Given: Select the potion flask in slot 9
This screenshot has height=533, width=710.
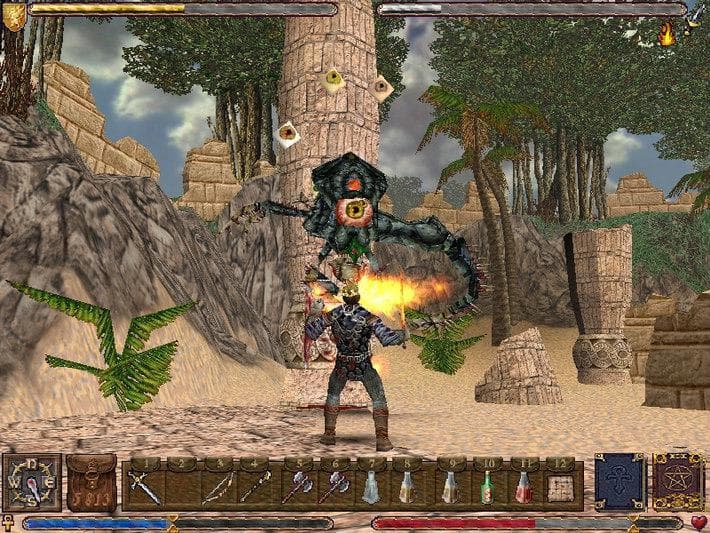Looking at the screenshot, I should click(x=451, y=487).
